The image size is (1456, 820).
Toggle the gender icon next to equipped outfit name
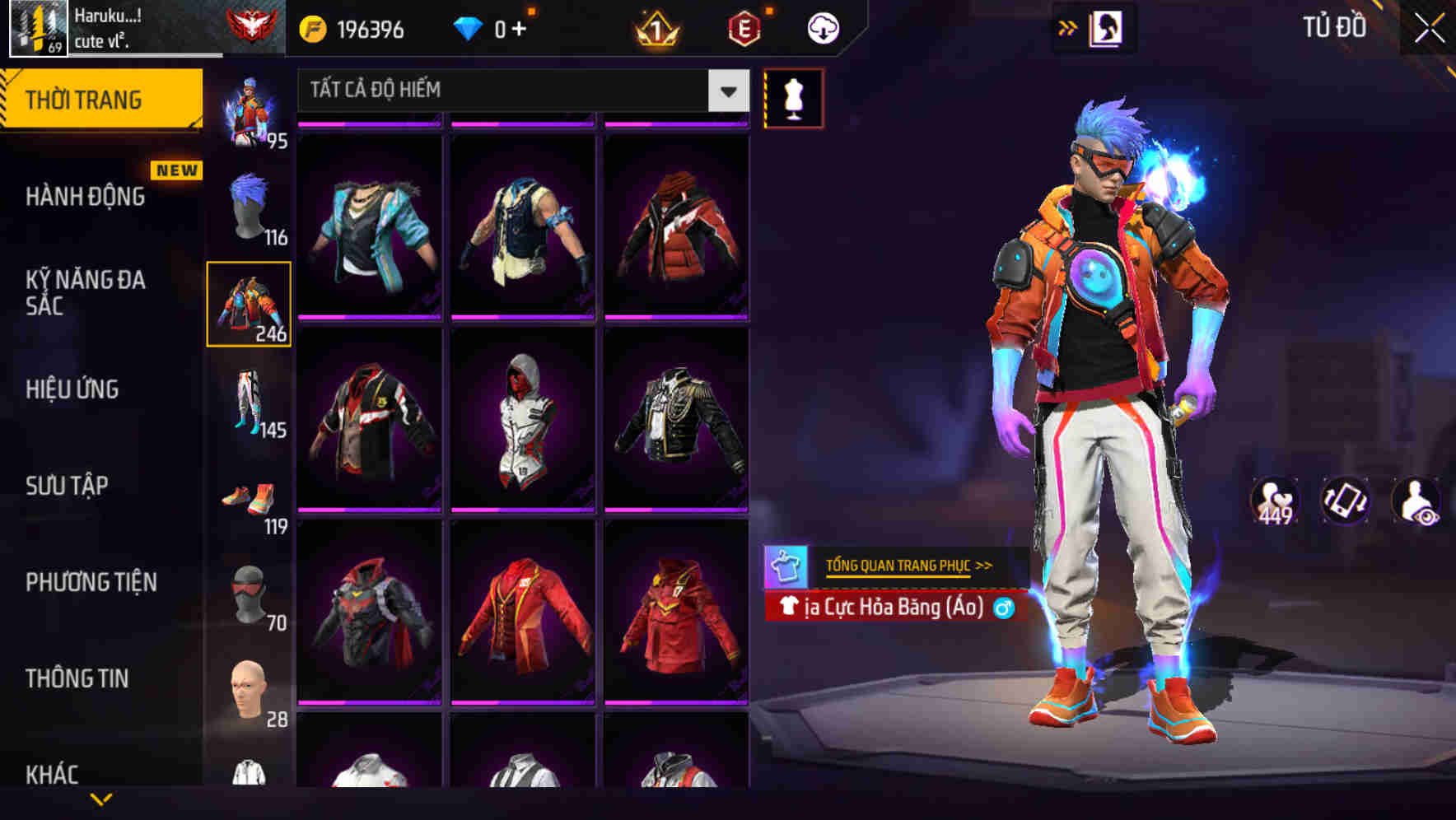coord(1006,608)
